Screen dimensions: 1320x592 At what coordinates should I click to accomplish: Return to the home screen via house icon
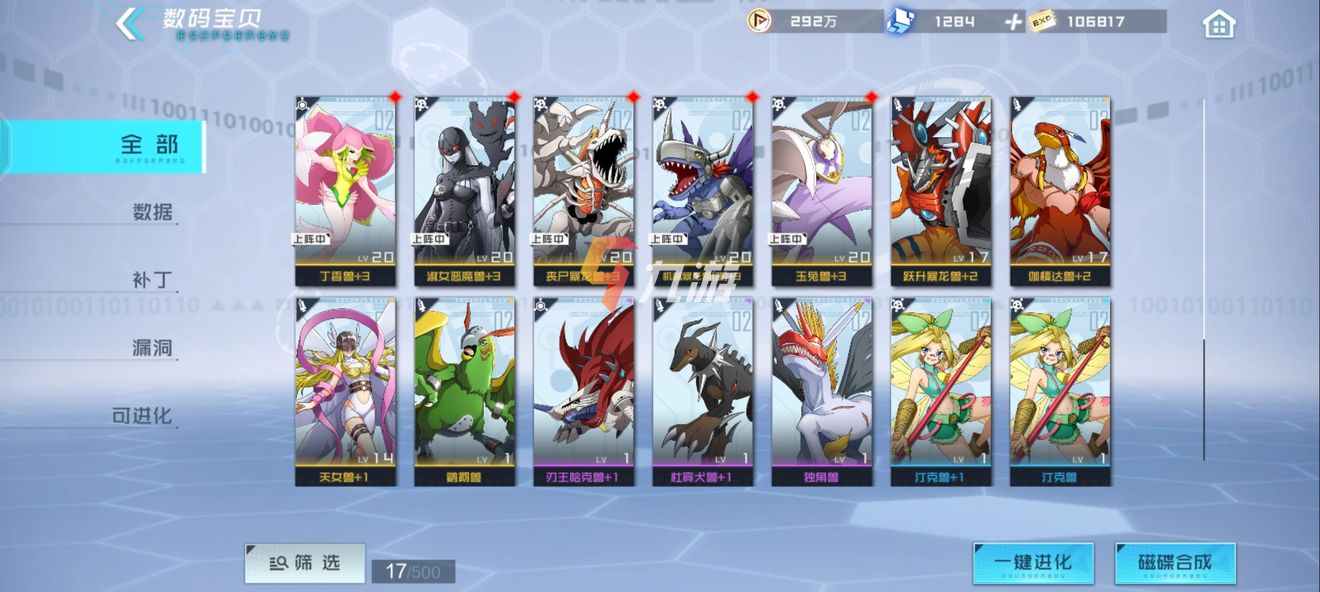(x=1219, y=24)
